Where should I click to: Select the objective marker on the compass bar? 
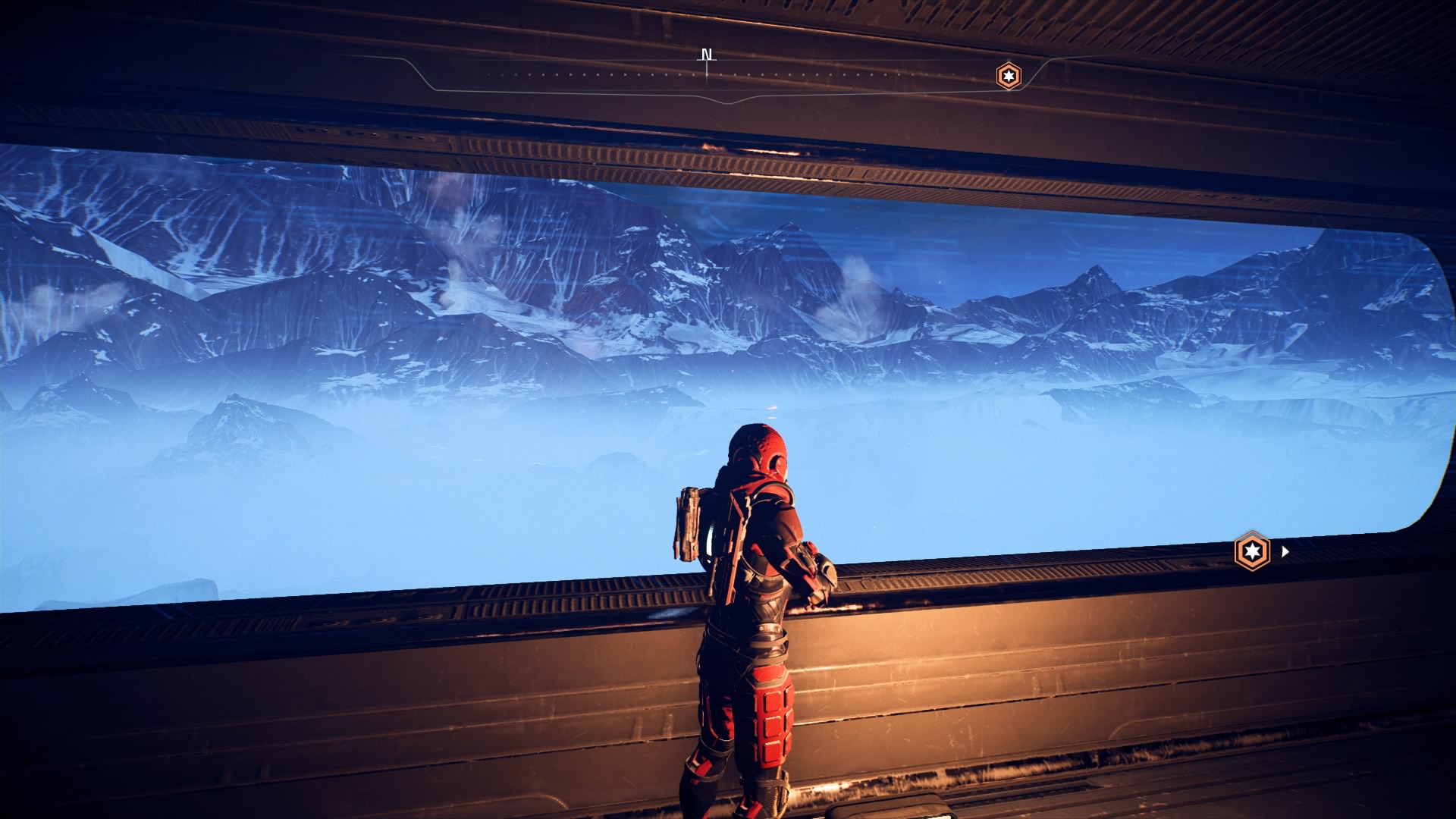coord(1008,76)
